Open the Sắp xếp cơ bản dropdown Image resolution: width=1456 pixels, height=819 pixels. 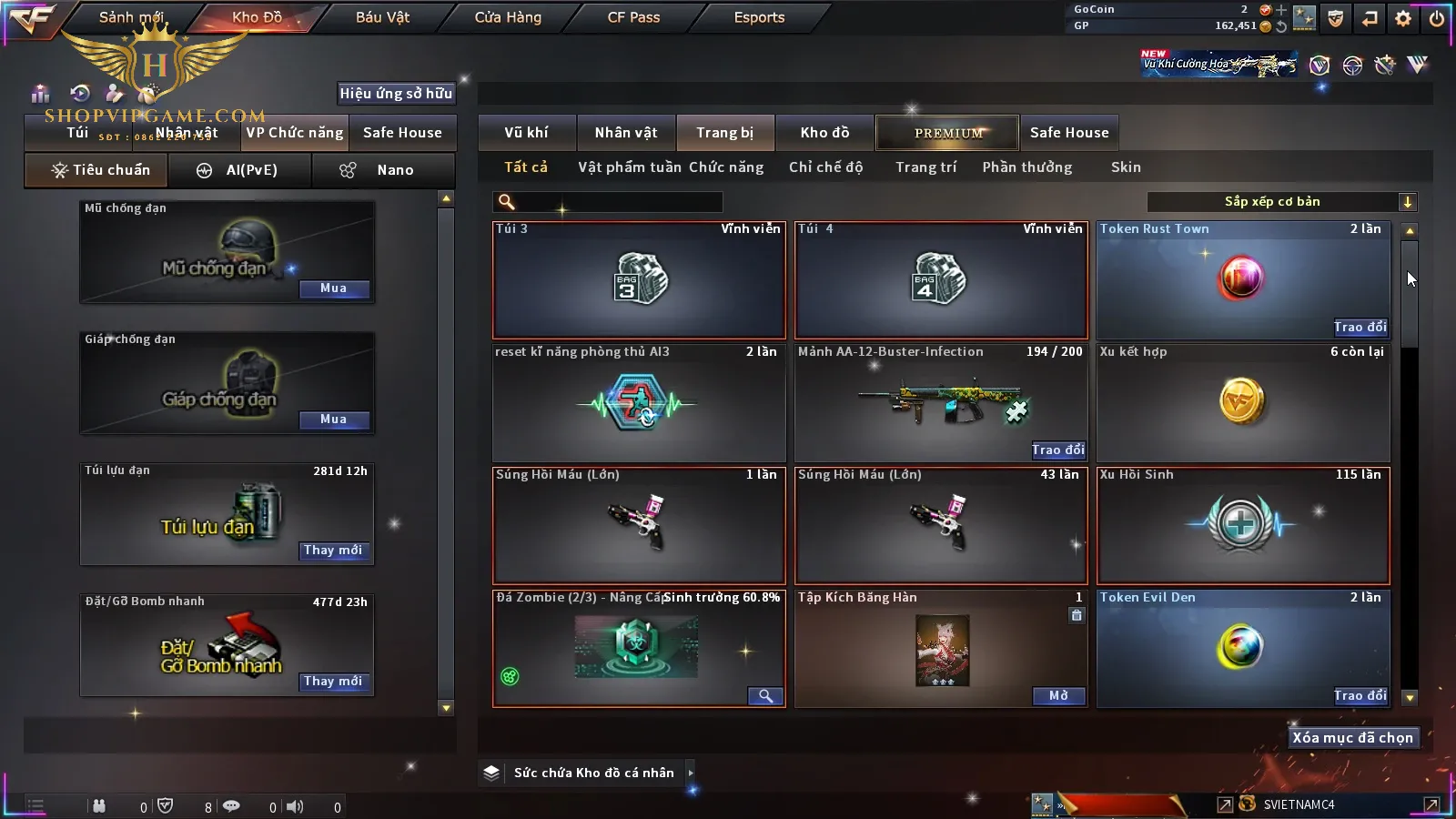(1281, 202)
